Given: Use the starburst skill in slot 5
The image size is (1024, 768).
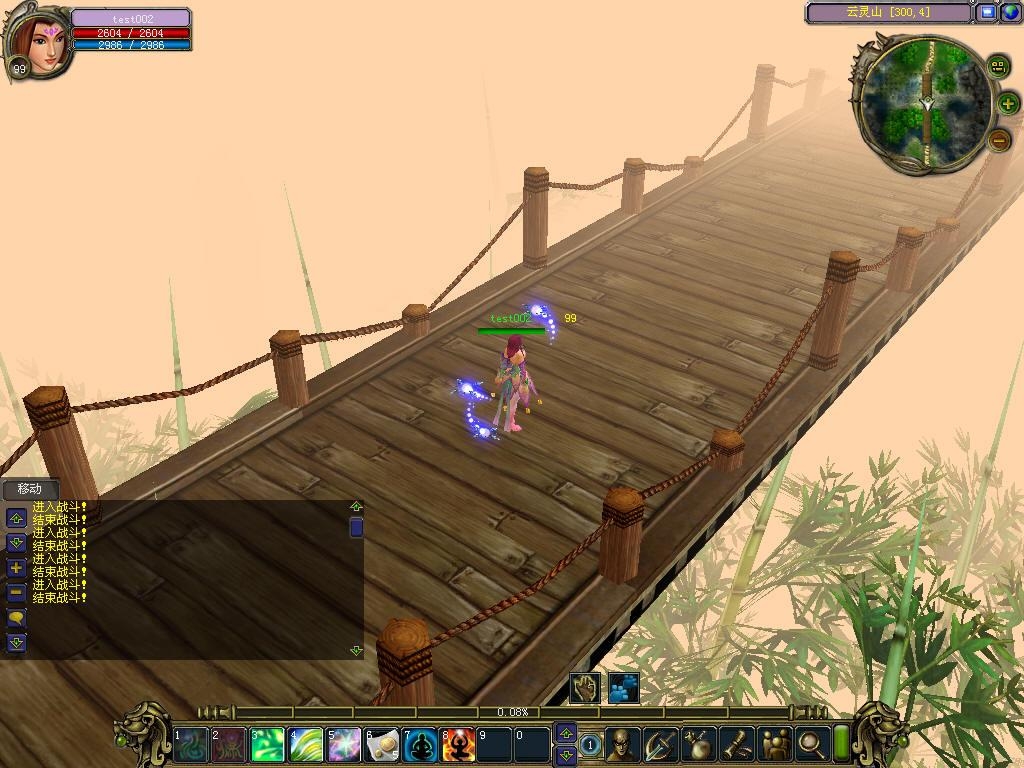Looking at the screenshot, I should point(343,745).
